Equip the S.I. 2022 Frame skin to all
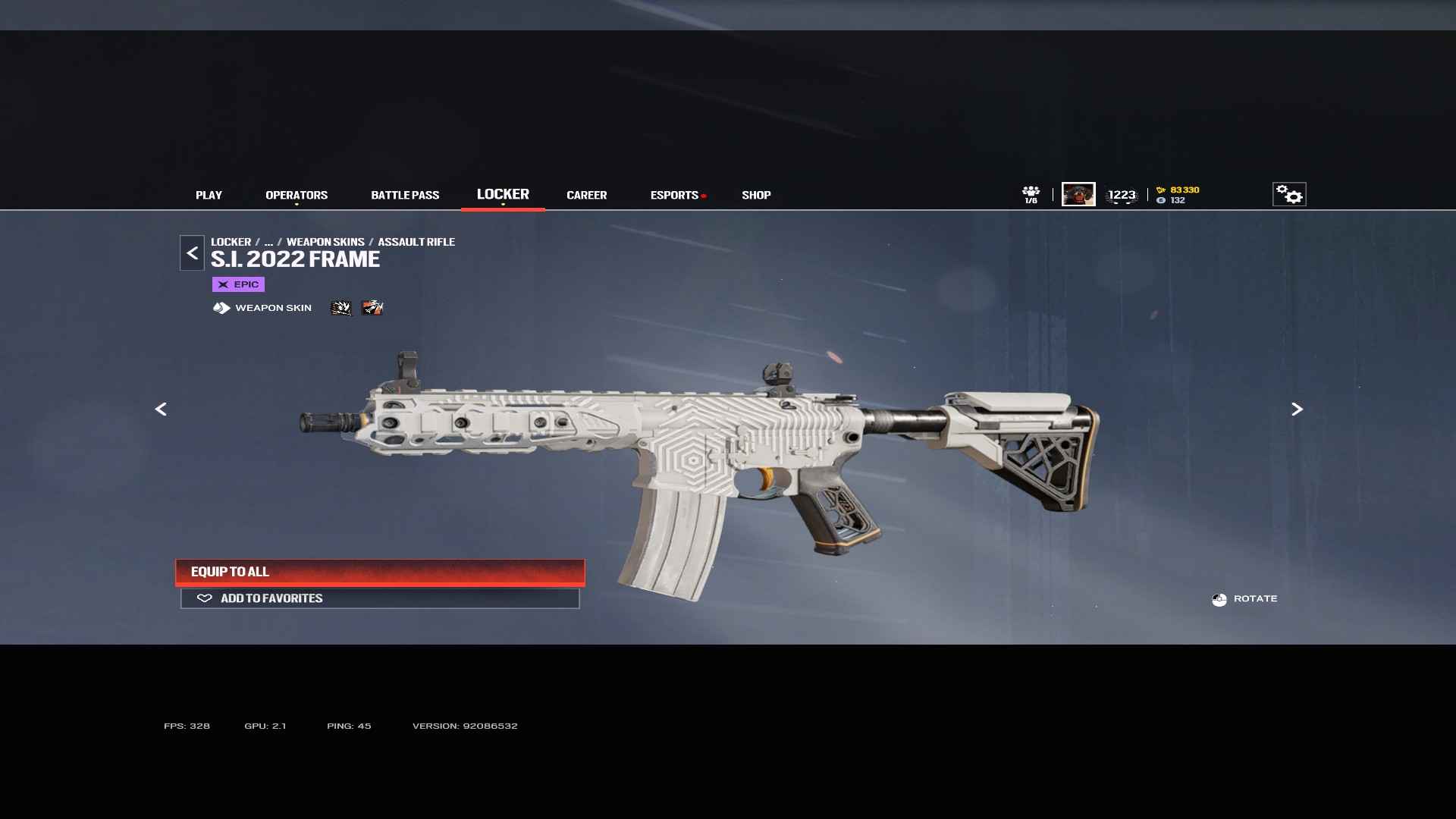 pos(380,572)
